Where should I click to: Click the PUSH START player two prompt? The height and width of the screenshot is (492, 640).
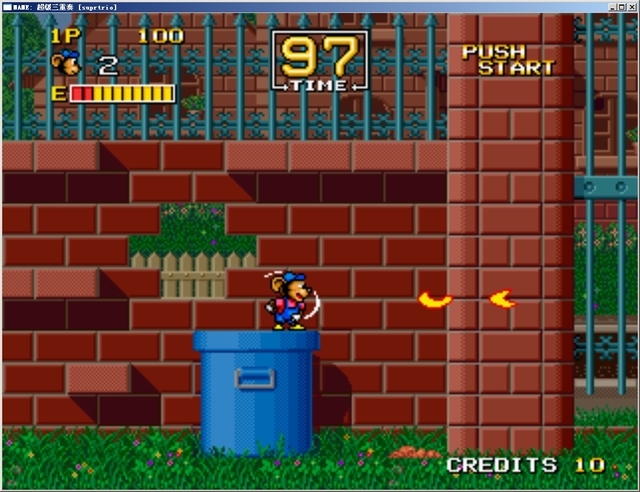tap(508, 60)
